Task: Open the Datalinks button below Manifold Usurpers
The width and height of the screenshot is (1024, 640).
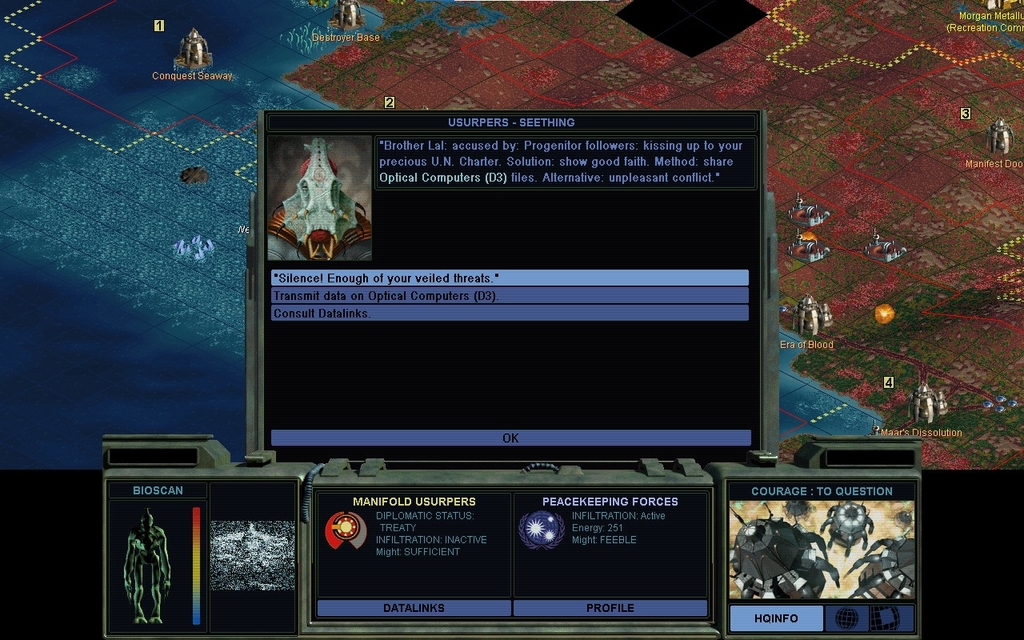Action: click(x=413, y=608)
